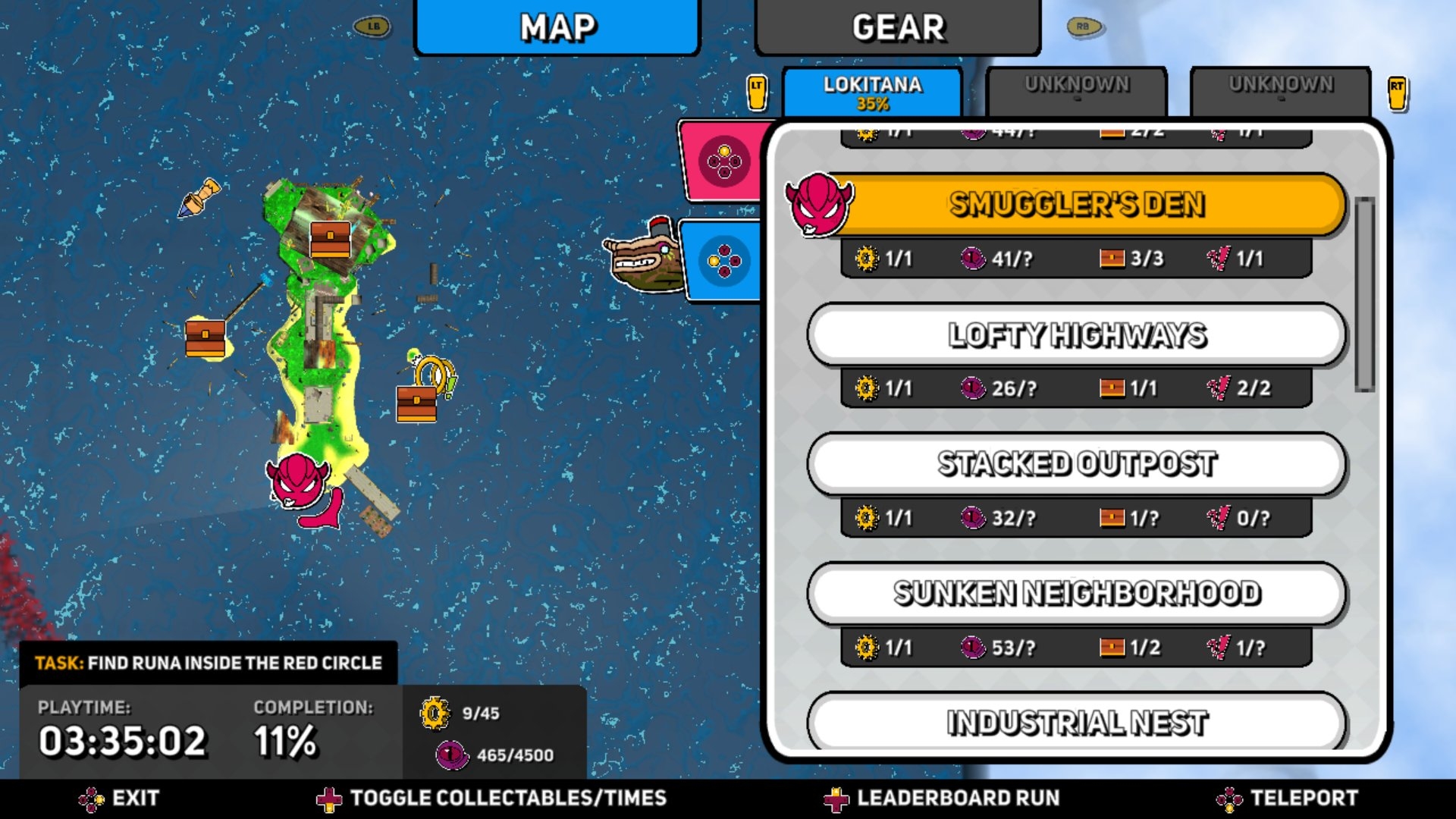Click the Exit option in the bottom bar

click(x=120, y=799)
